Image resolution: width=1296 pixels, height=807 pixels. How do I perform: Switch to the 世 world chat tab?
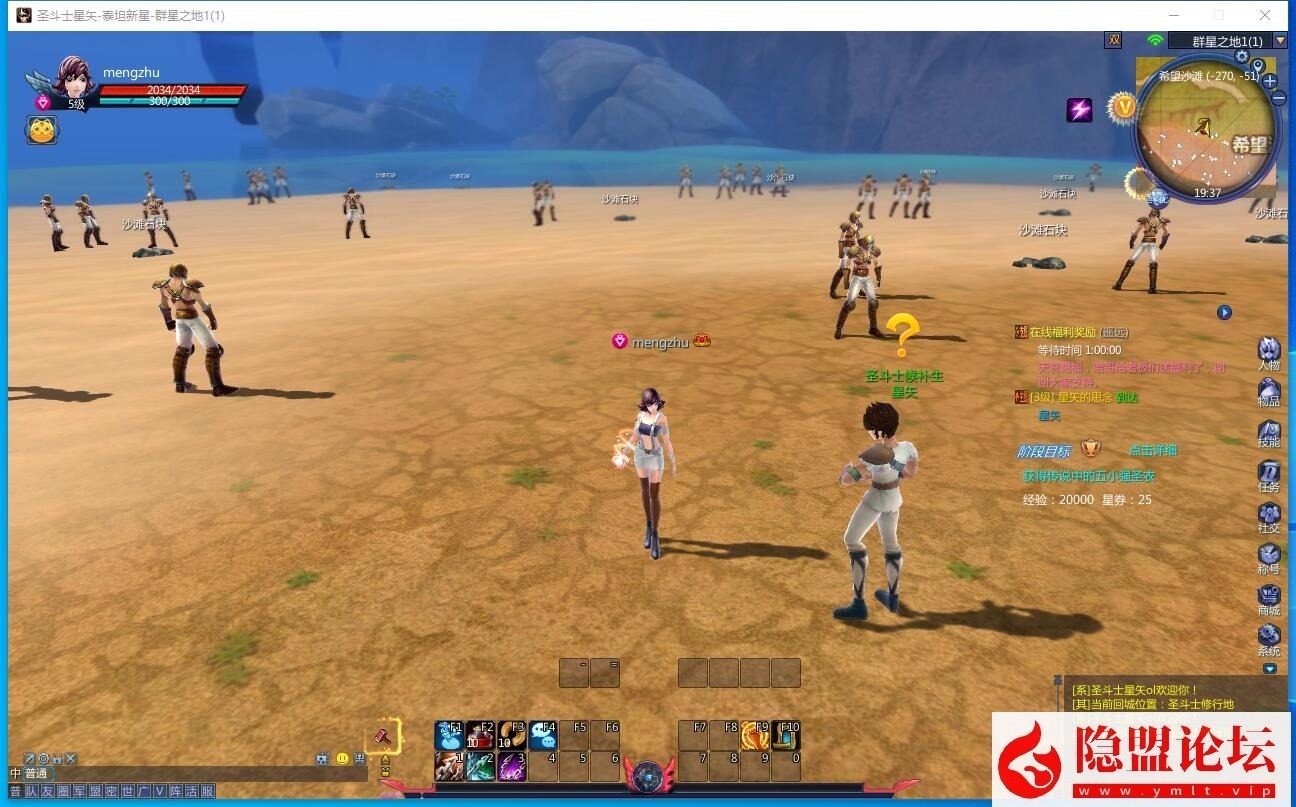[x=126, y=790]
